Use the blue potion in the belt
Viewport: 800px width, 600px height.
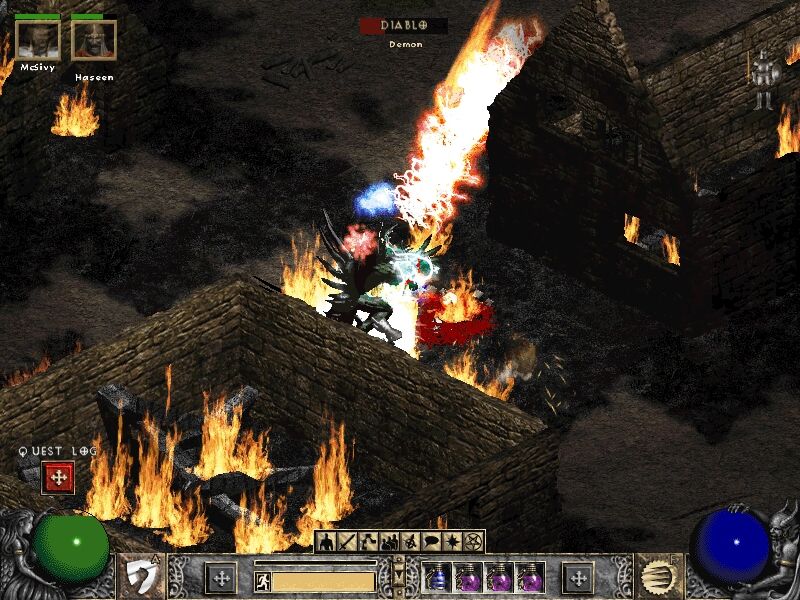[437, 578]
